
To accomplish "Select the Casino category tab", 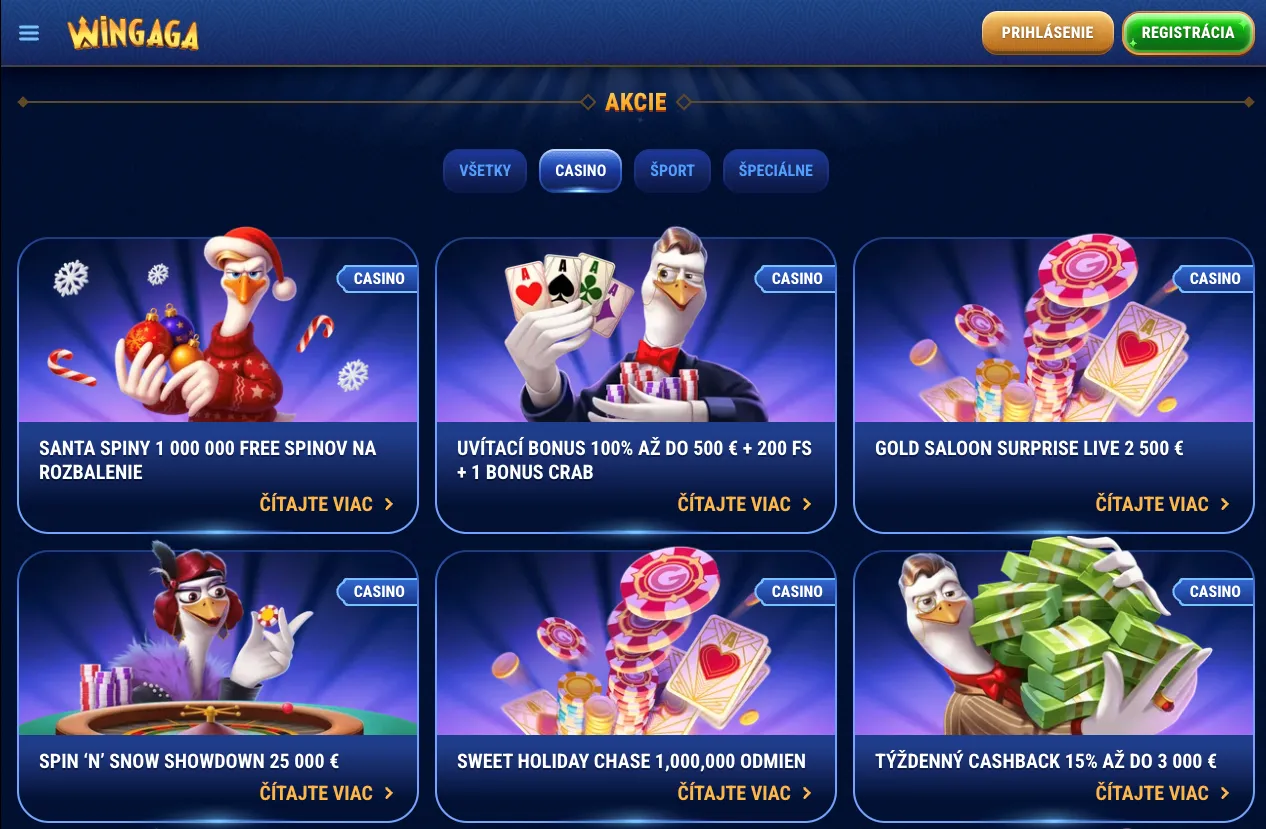I will pos(580,170).
